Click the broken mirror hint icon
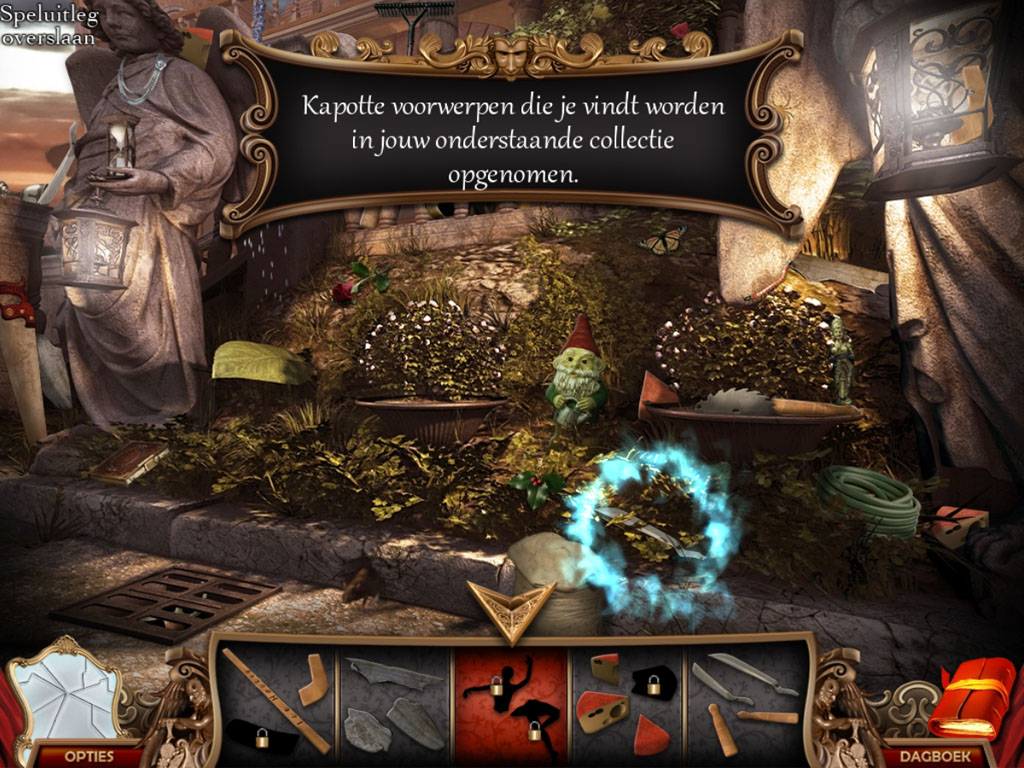Image resolution: width=1024 pixels, height=768 pixels. [67, 692]
